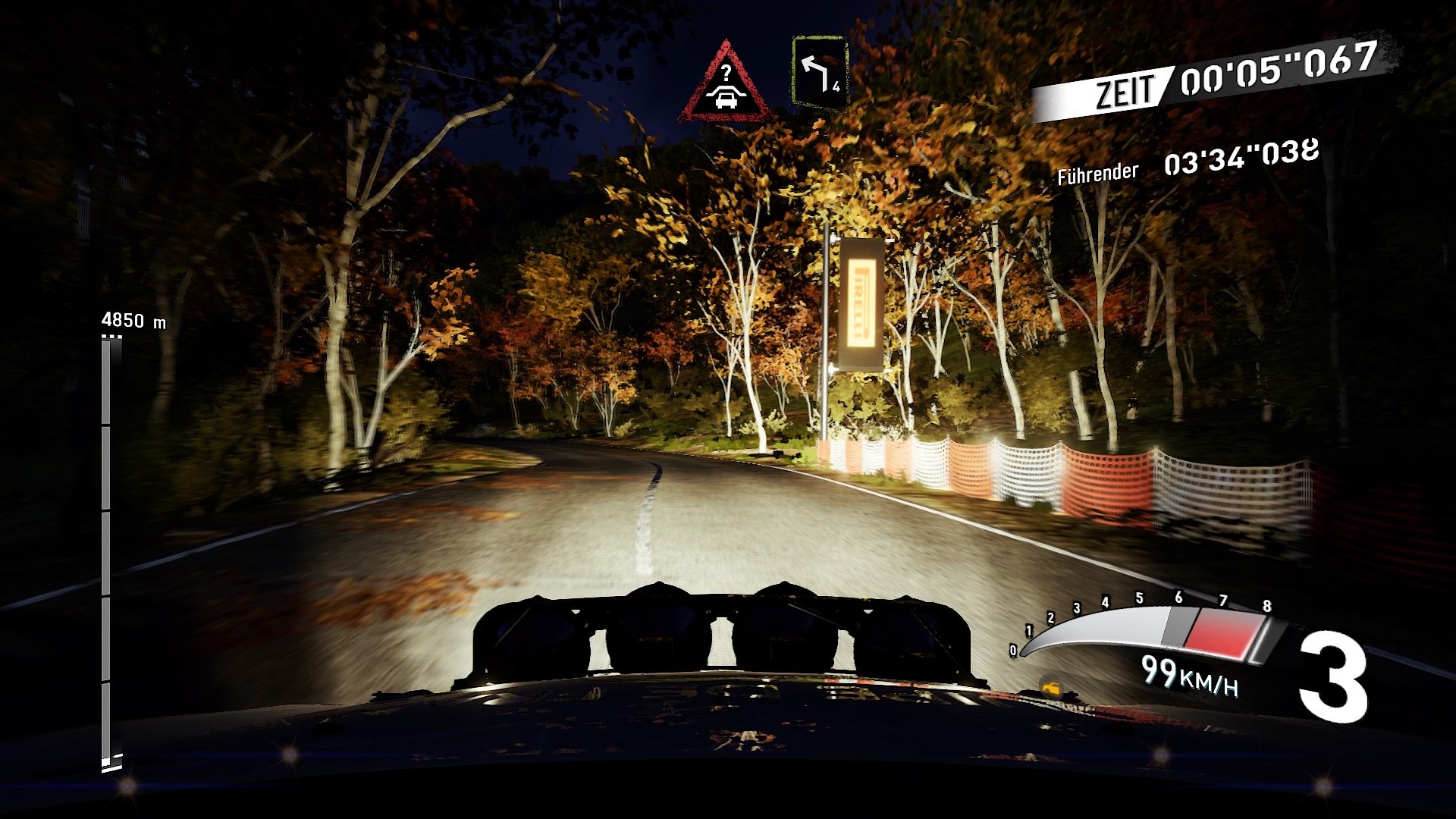Open the 4850 m distance marker
Viewport: 1456px width, 819px height.
tap(133, 320)
